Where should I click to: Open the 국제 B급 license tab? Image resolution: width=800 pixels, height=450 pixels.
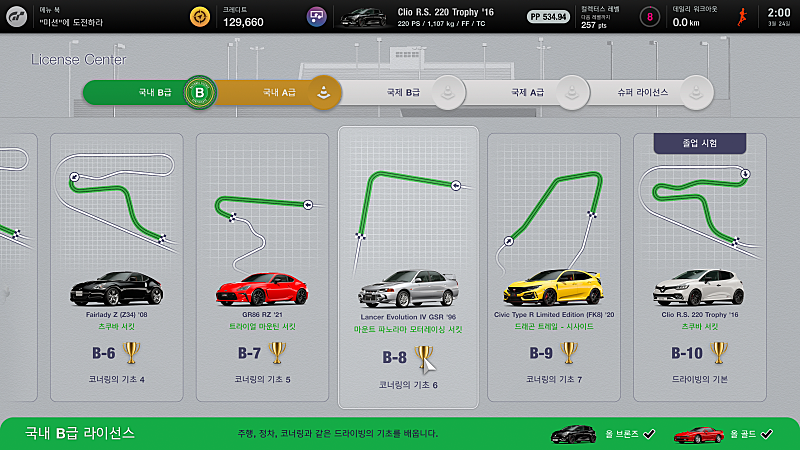405,93
